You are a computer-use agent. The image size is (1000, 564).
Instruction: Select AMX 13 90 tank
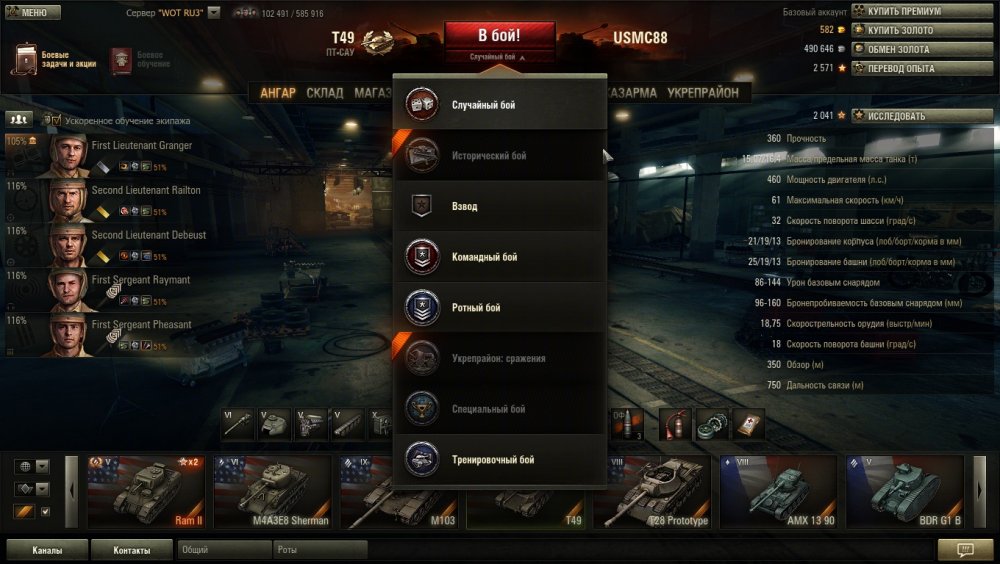point(778,491)
